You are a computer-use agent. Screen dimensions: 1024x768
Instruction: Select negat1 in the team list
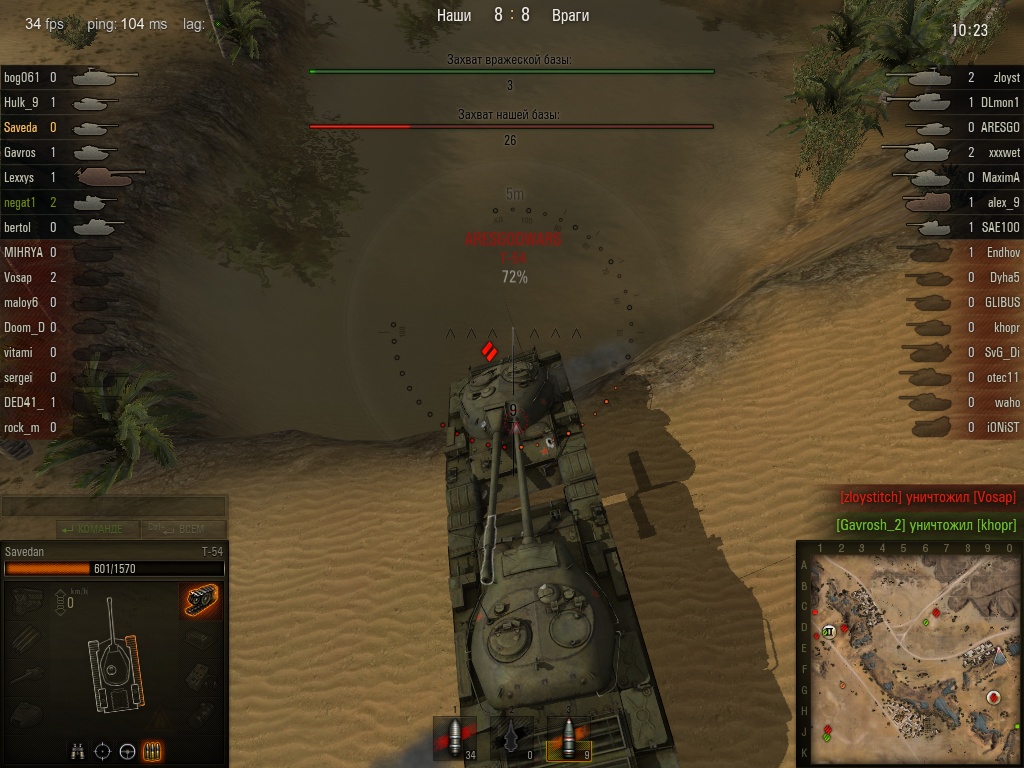pyautogui.click(x=19, y=202)
